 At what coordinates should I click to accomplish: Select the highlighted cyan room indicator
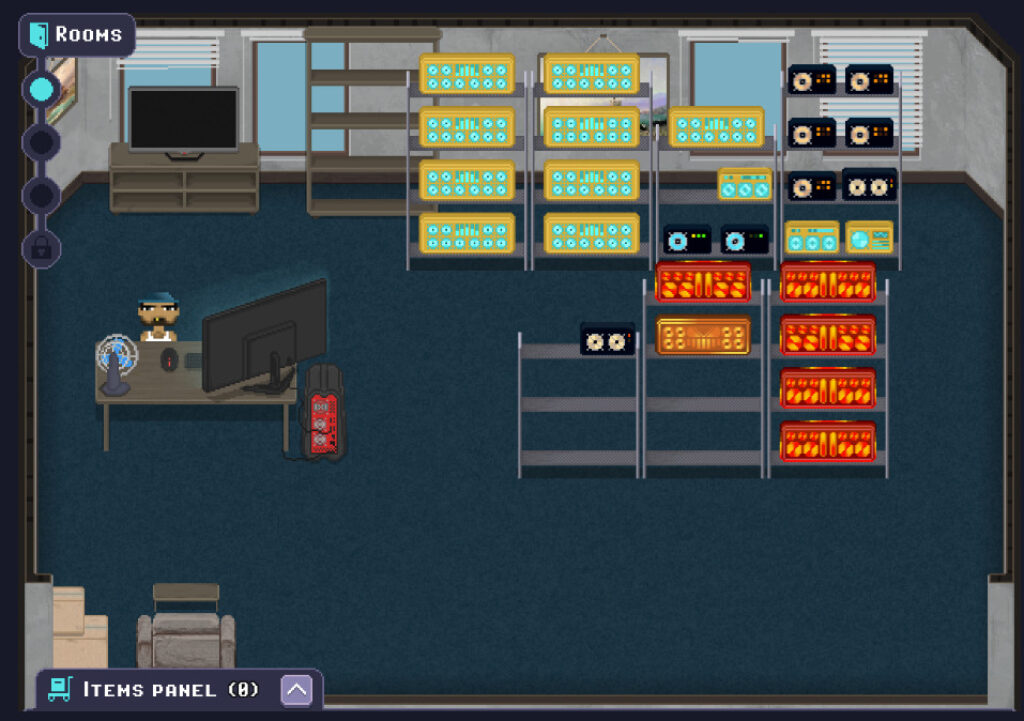tap(41, 89)
